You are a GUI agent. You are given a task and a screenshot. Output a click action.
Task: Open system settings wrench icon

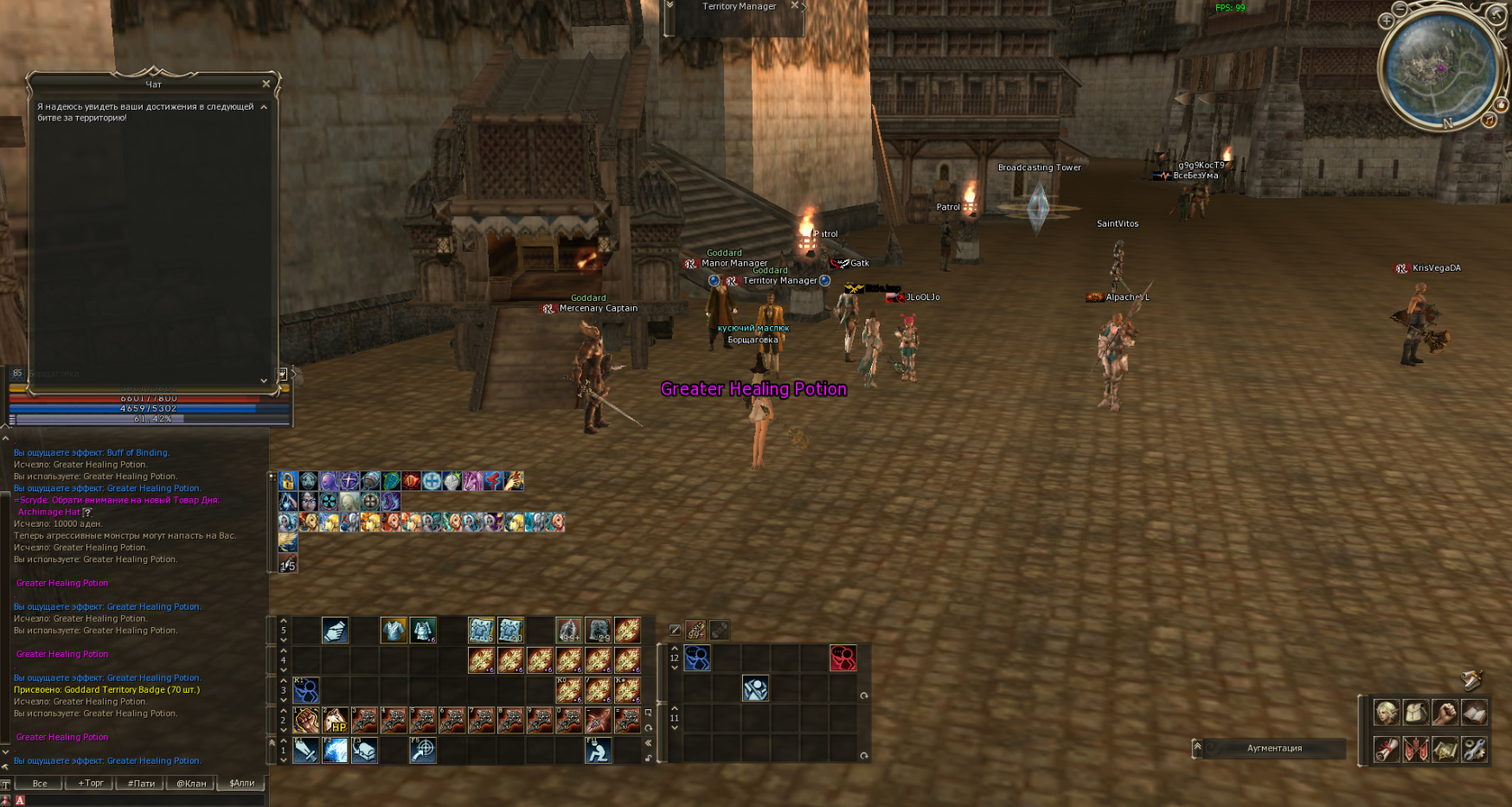tap(1475, 749)
